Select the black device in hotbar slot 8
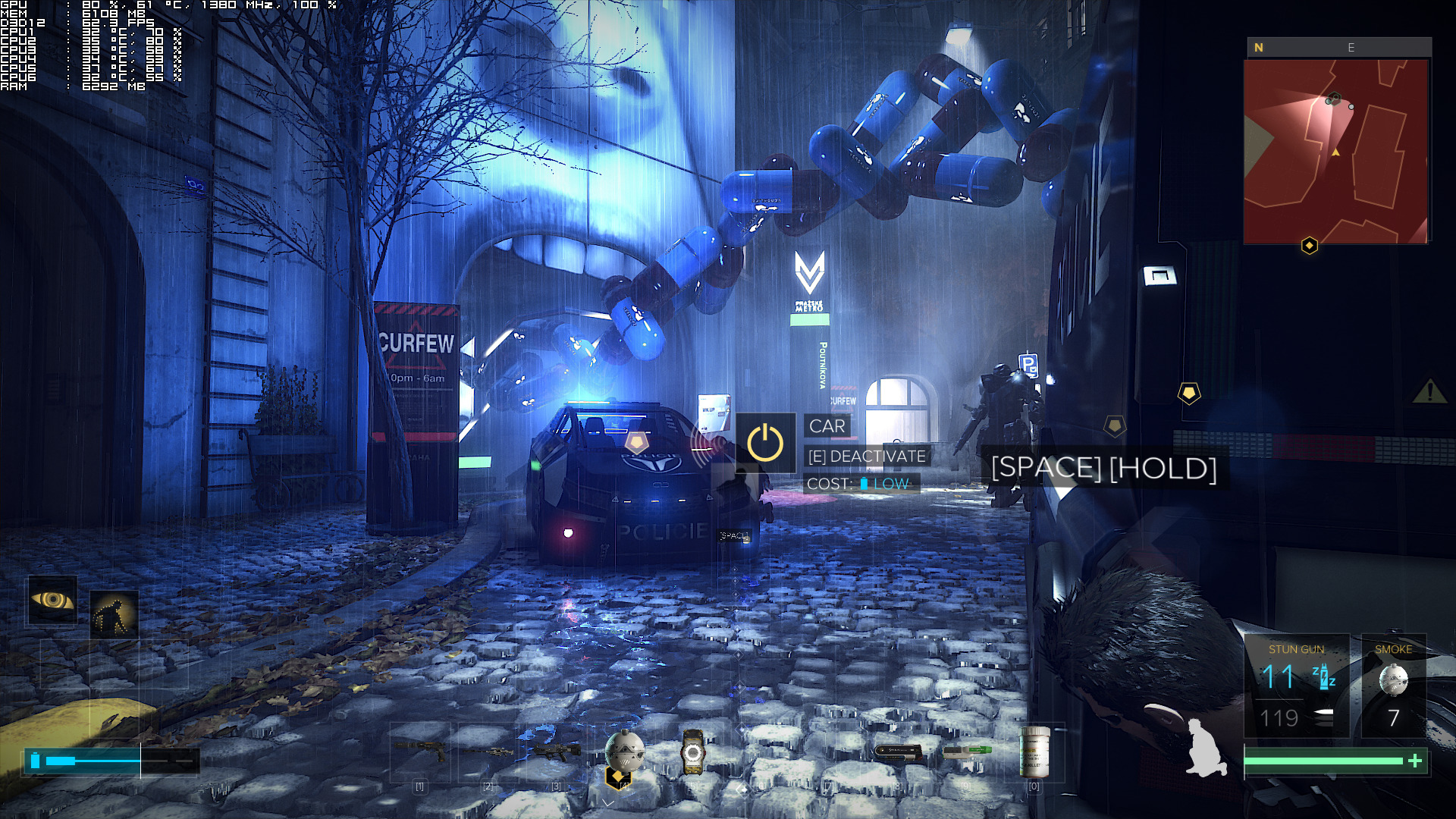 pos(898,752)
